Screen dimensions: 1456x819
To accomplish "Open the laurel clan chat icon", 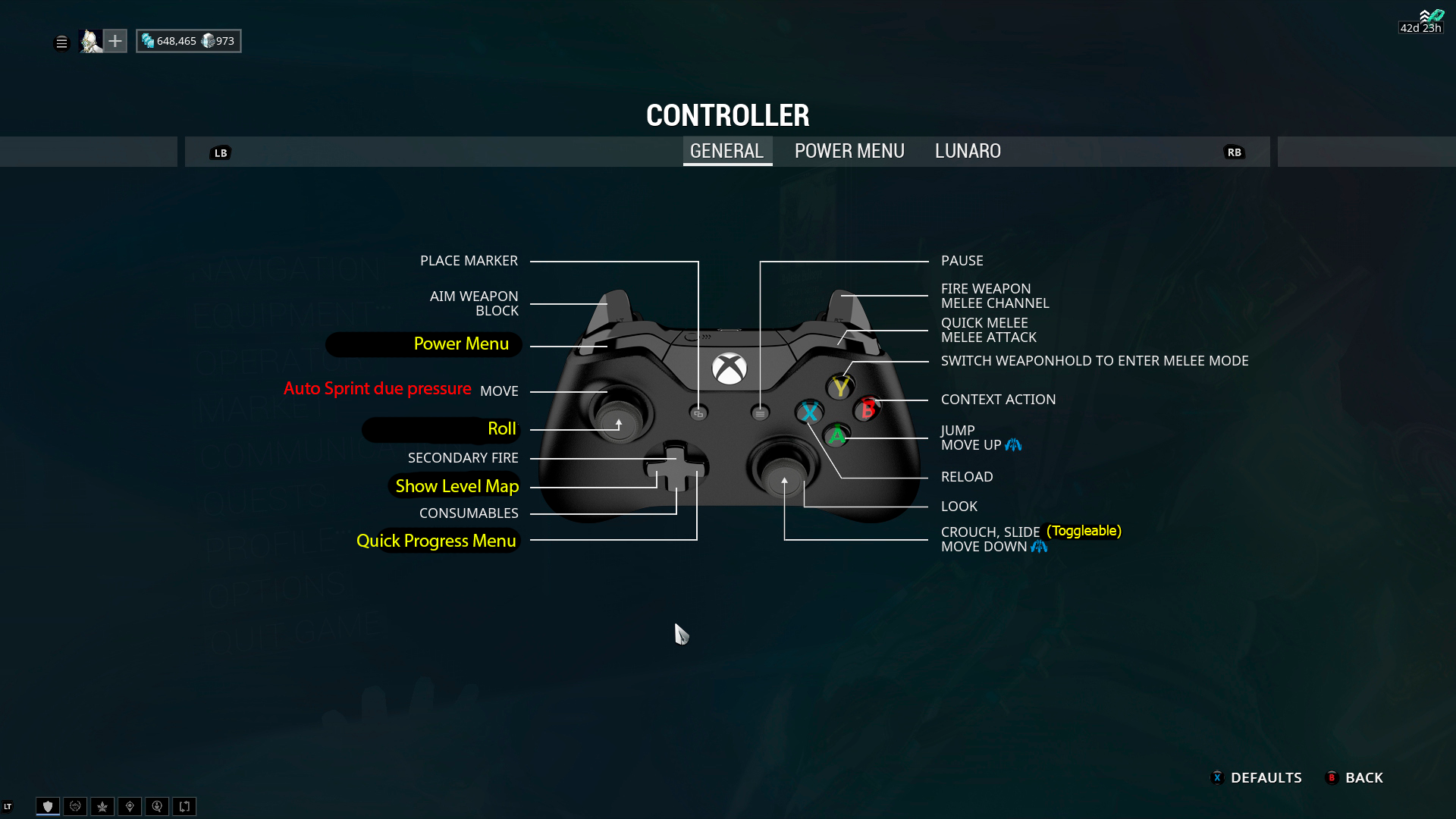I will (75, 806).
